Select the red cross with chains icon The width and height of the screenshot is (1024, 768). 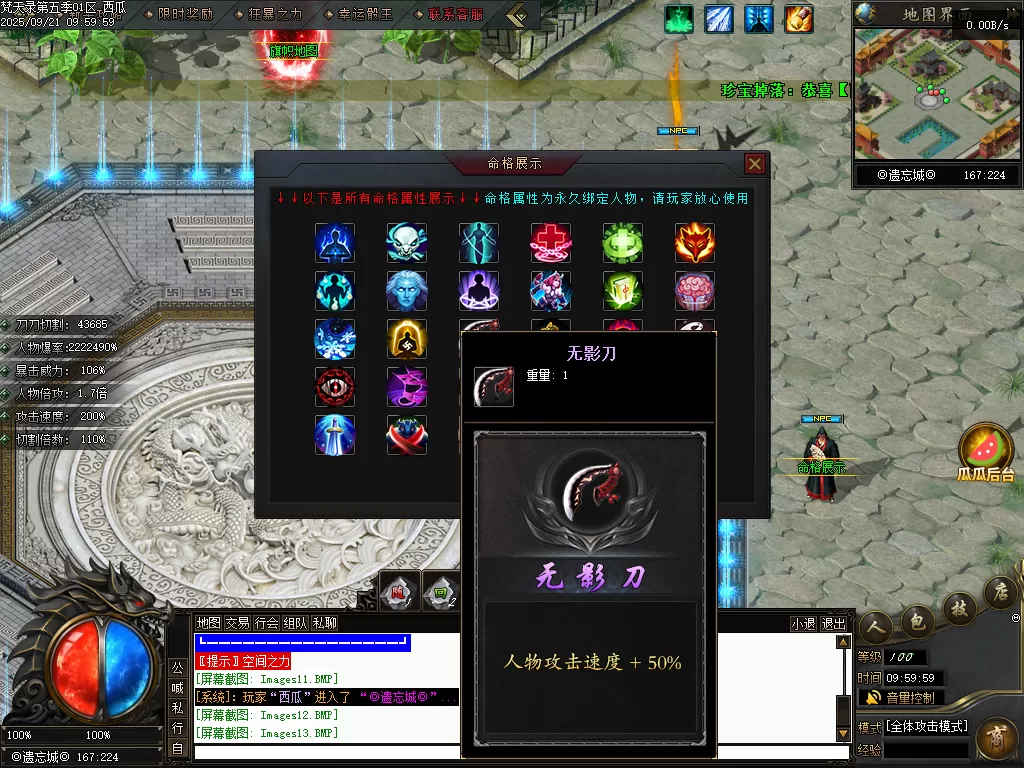tap(551, 243)
